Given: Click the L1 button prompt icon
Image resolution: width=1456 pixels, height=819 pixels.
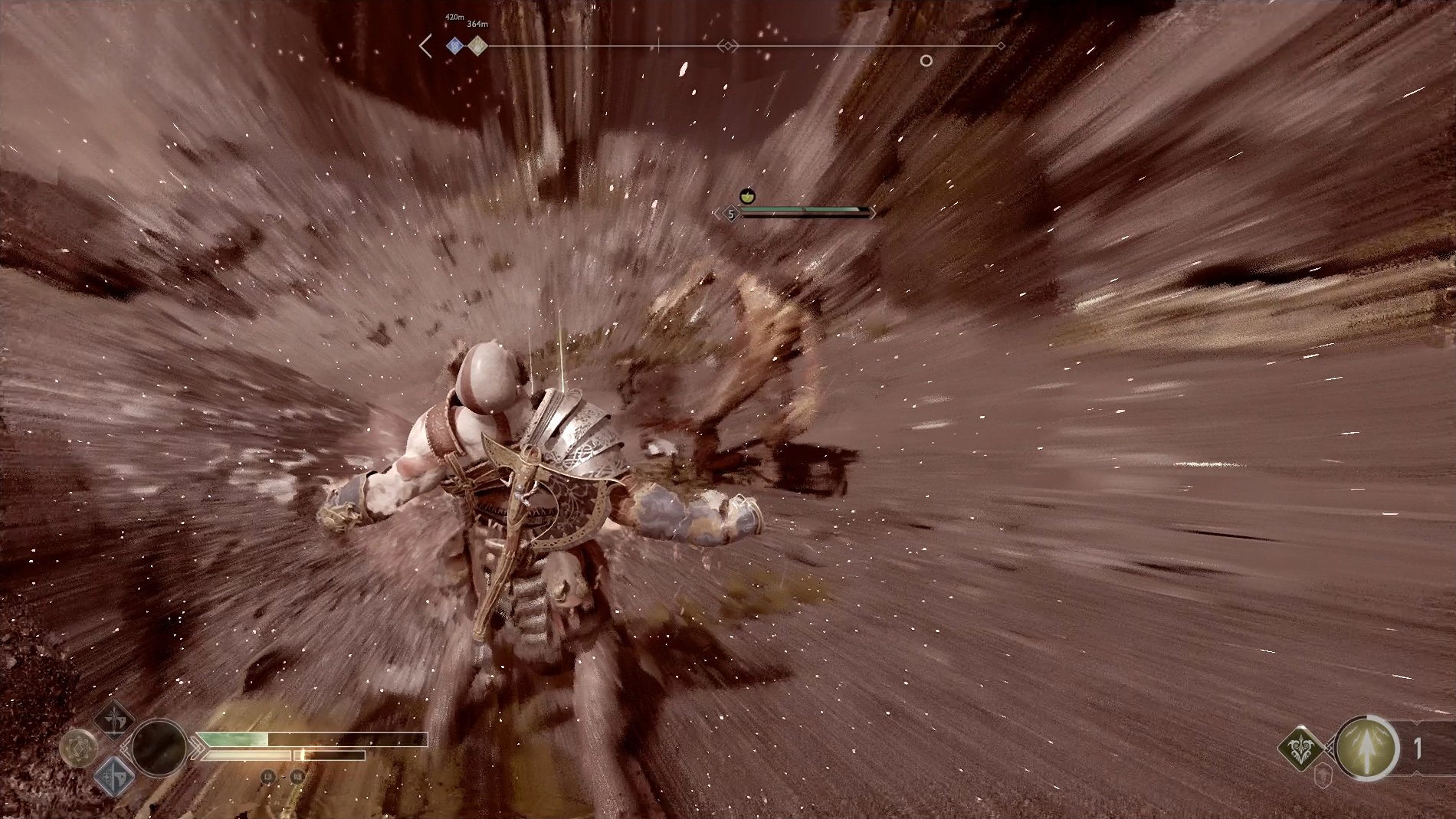Looking at the screenshot, I should pyautogui.click(x=268, y=777).
